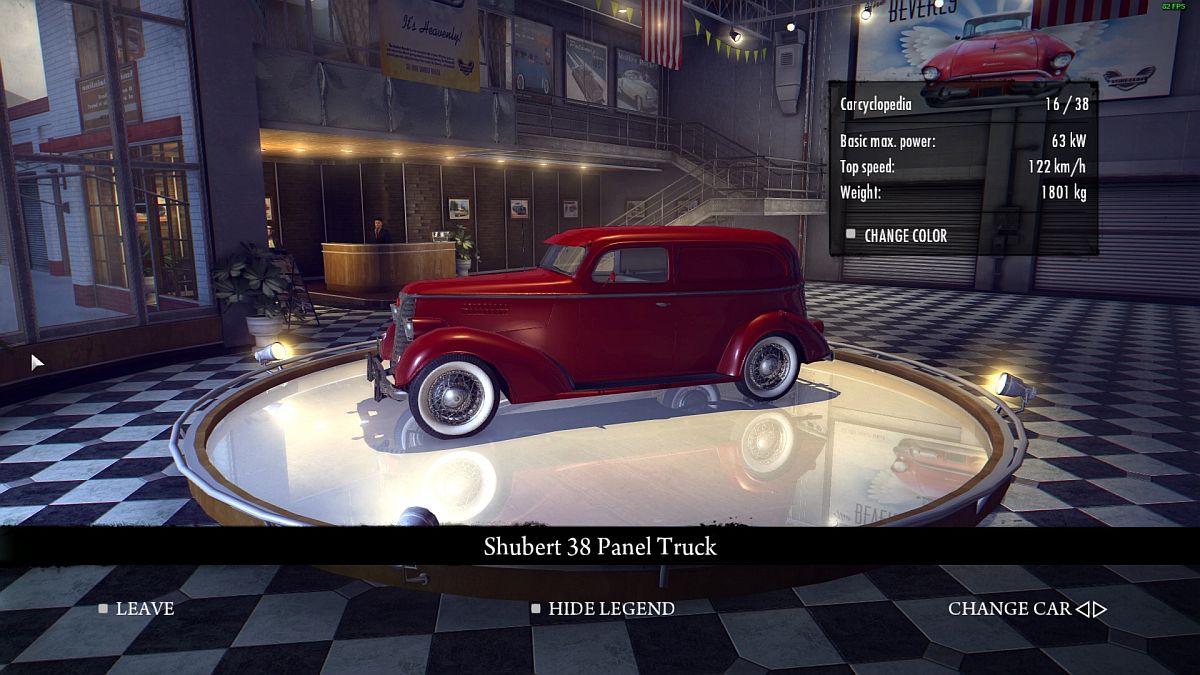Hide the legend overlay
The image size is (1200, 675).
point(603,608)
